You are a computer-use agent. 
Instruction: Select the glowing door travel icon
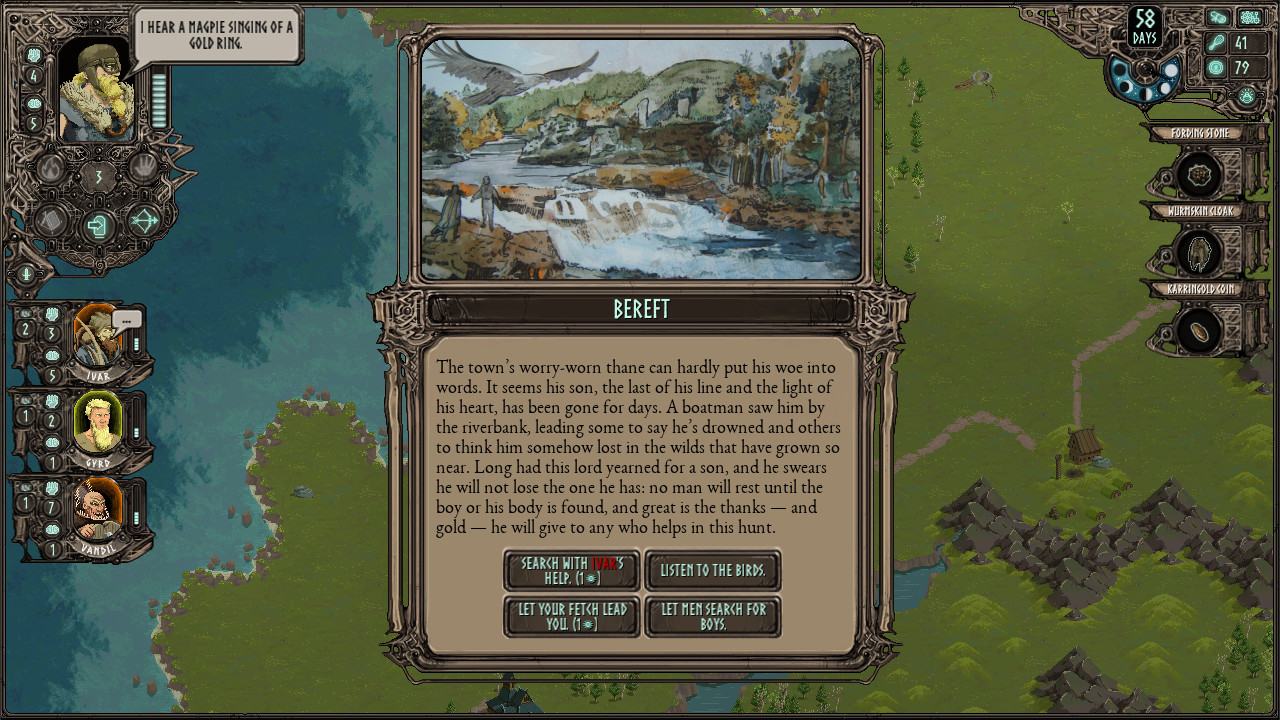point(97,225)
